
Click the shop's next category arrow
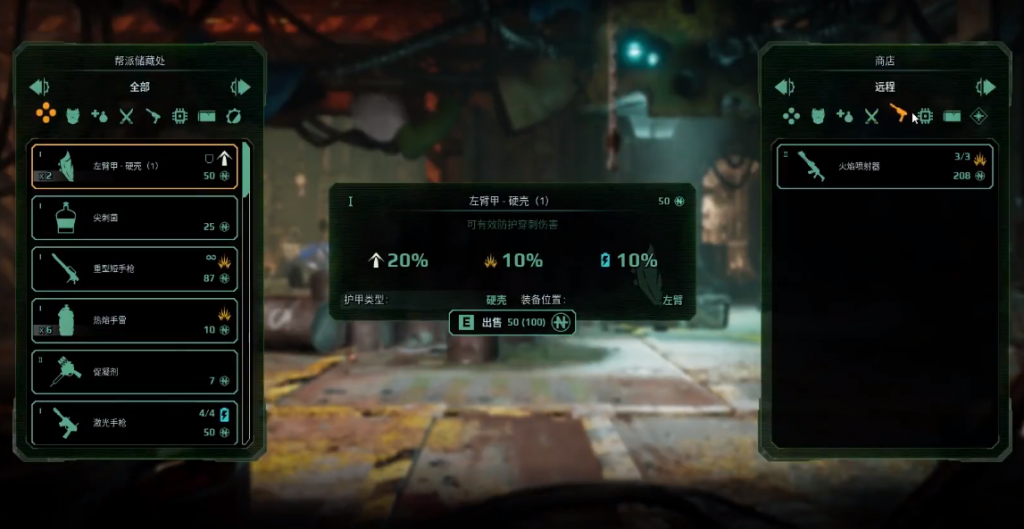click(985, 87)
